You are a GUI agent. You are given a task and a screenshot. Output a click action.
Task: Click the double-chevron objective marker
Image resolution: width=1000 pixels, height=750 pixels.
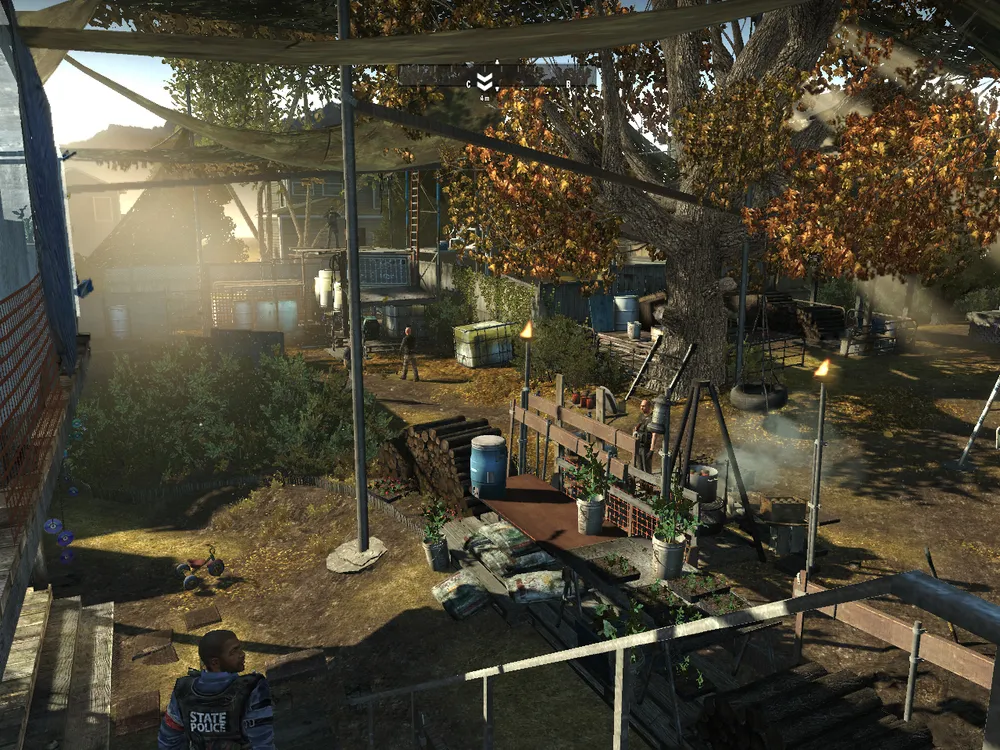[x=485, y=82]
